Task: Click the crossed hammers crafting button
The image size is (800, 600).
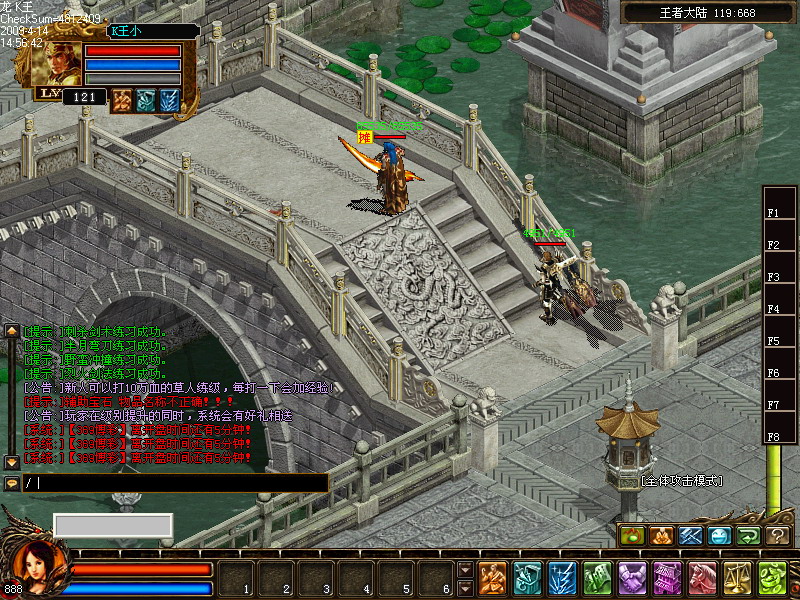Action: 691,536
